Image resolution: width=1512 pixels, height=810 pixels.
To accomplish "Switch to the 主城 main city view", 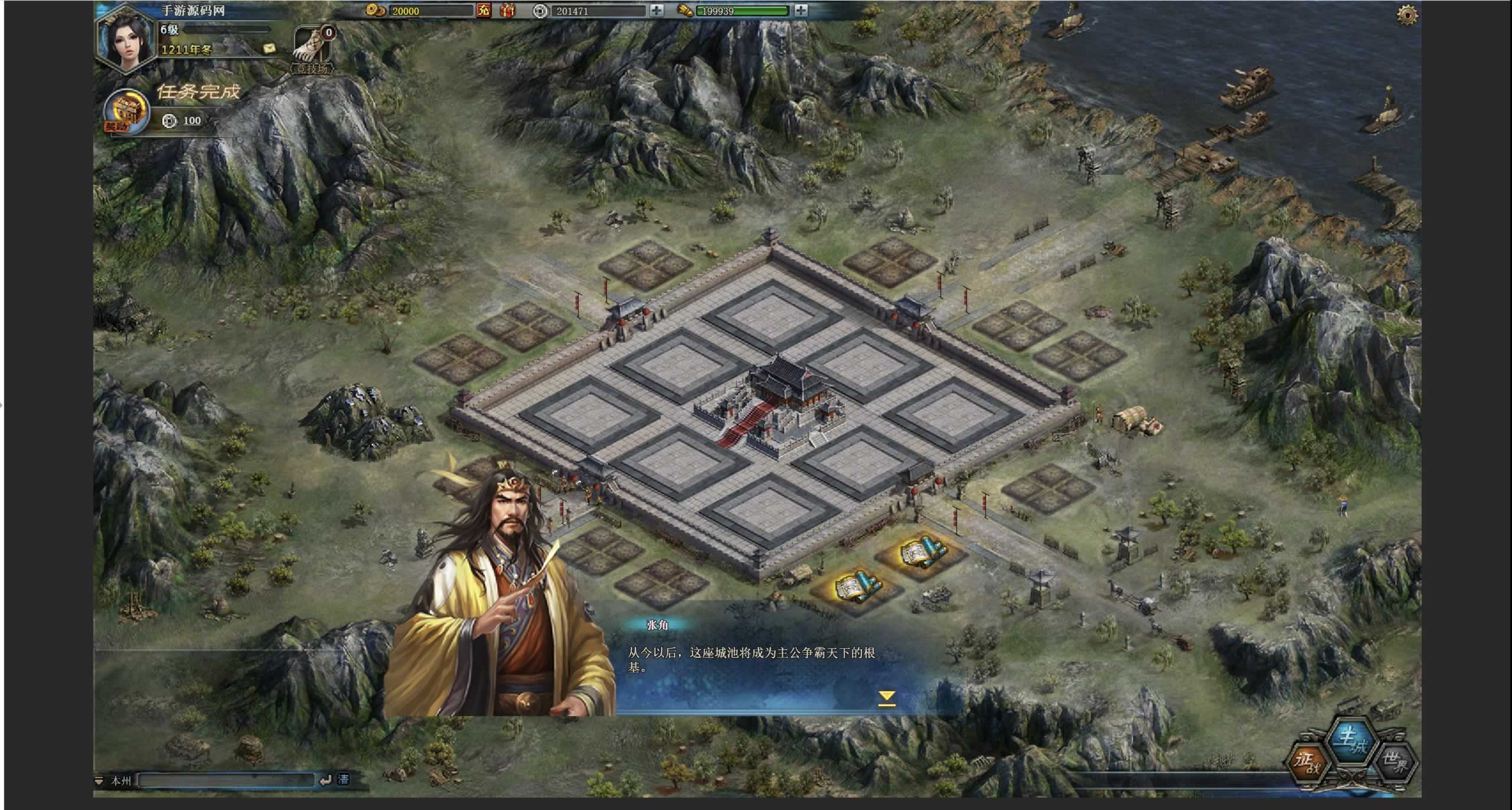I will coord(1352,741).
